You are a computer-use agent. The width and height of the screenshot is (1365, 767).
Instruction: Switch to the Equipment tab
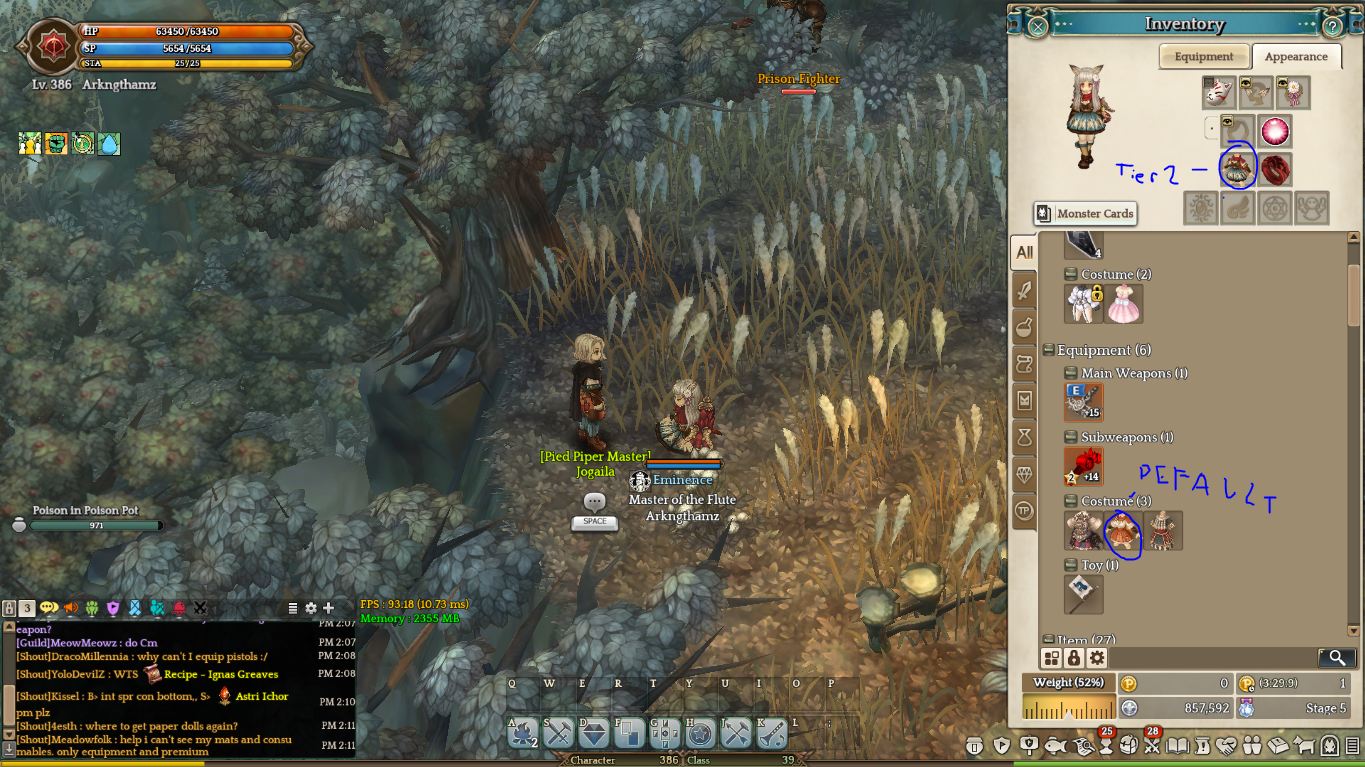point(1203,57)
